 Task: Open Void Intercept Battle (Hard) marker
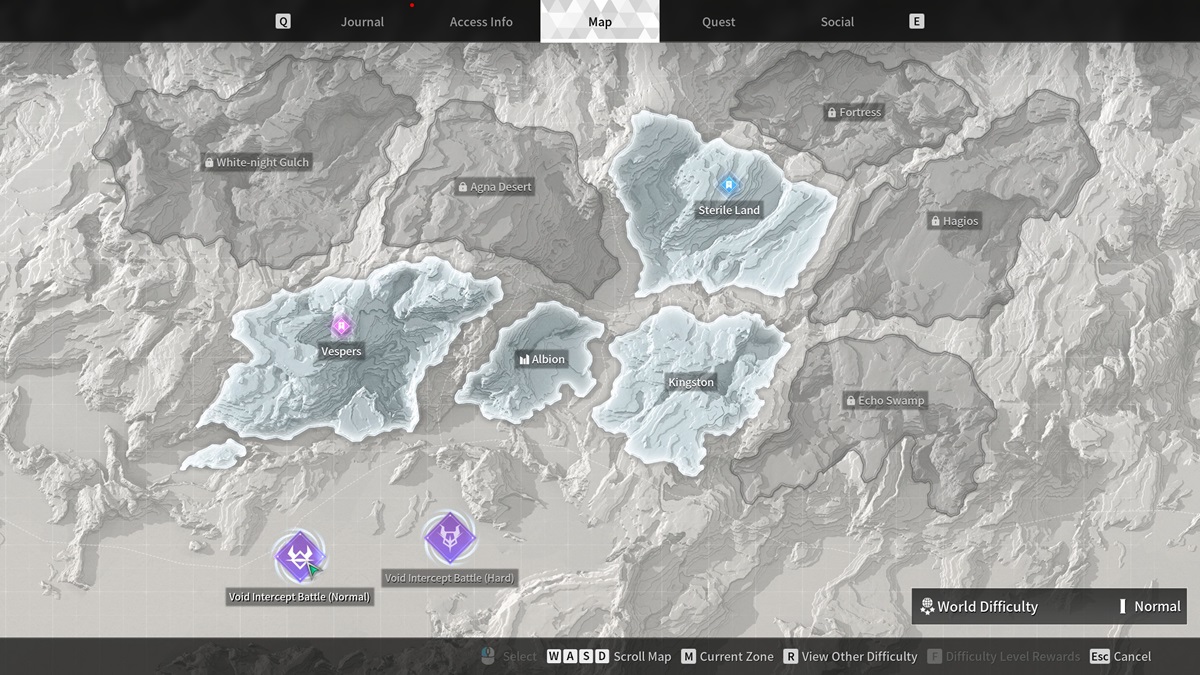[x=449, y=537]
